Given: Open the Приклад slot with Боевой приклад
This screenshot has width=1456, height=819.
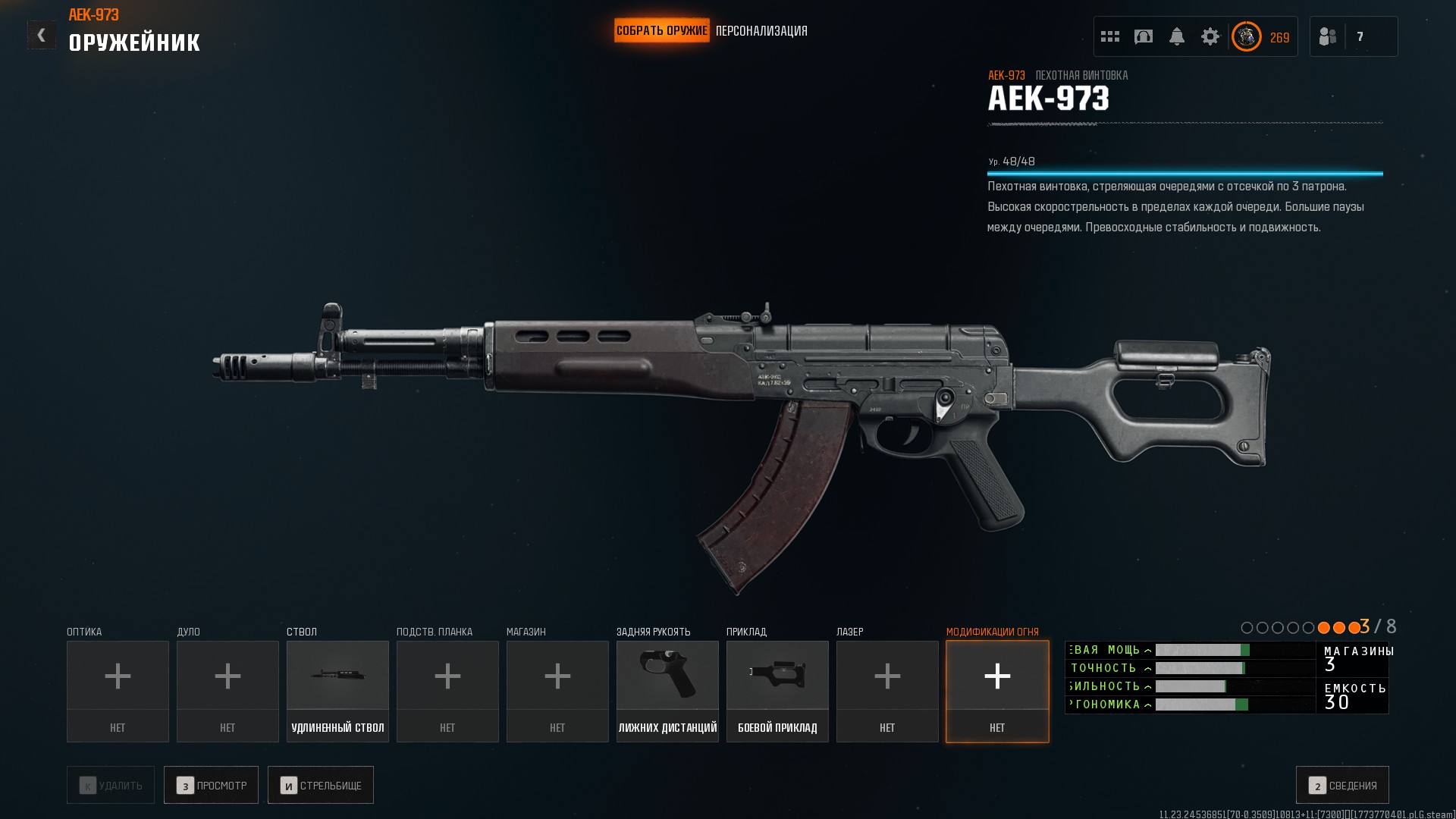Looking at the screenshot, I should pos(777,691).
